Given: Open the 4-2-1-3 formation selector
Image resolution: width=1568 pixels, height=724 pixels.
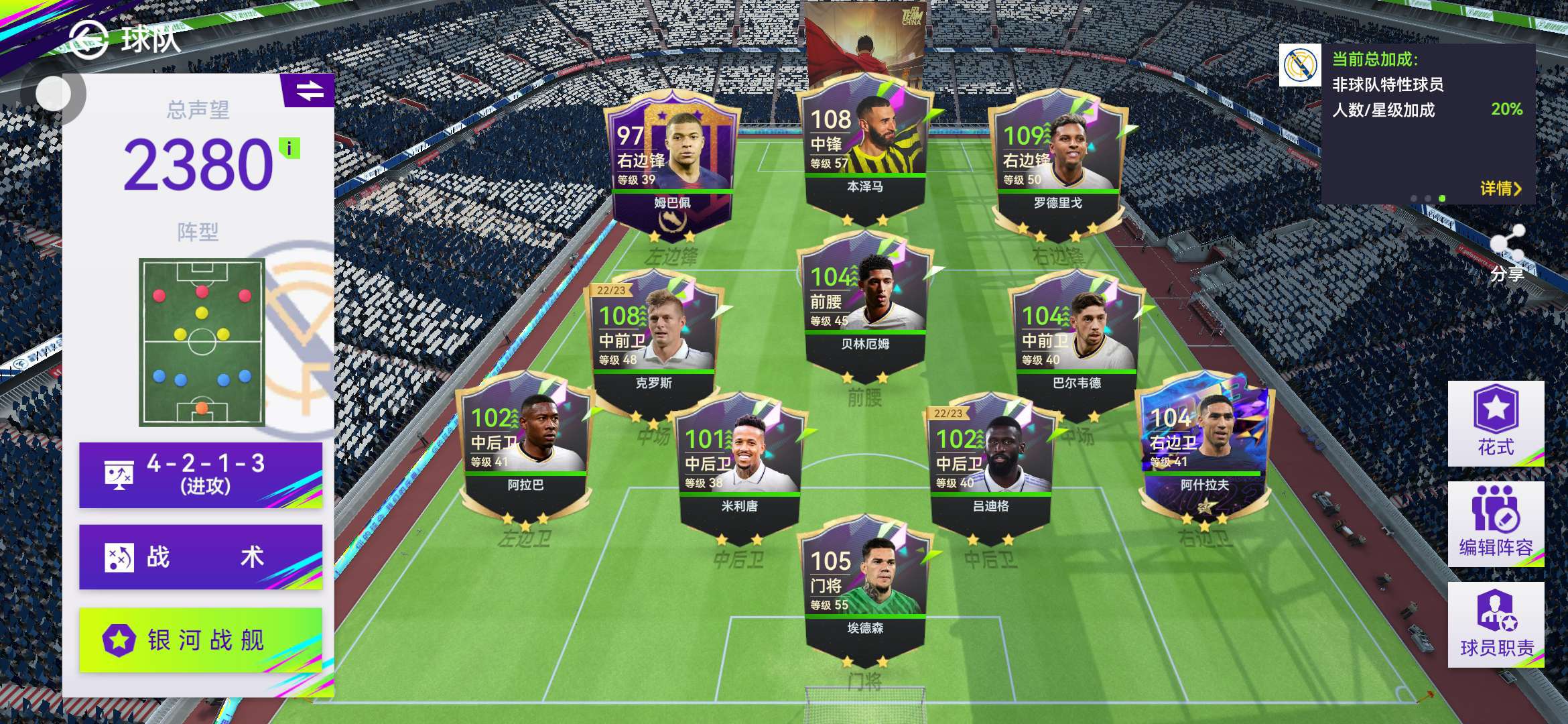Looking at the screenshot, I should tap(200, 475).
